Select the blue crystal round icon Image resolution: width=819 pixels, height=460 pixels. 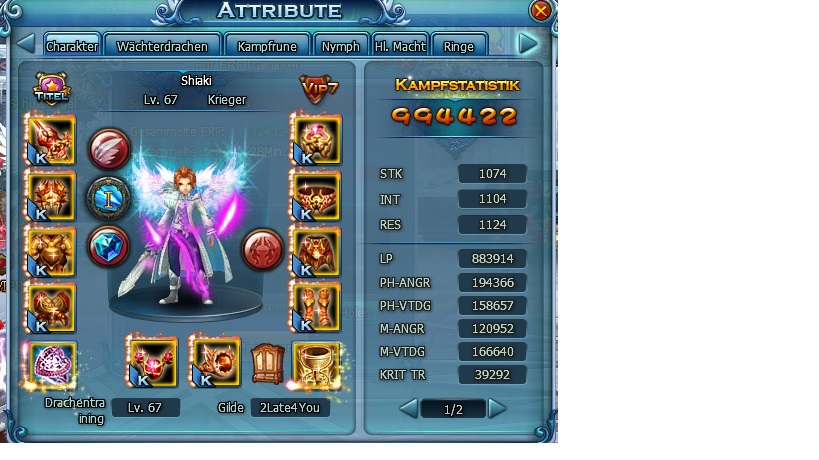[x=108, y=246]
